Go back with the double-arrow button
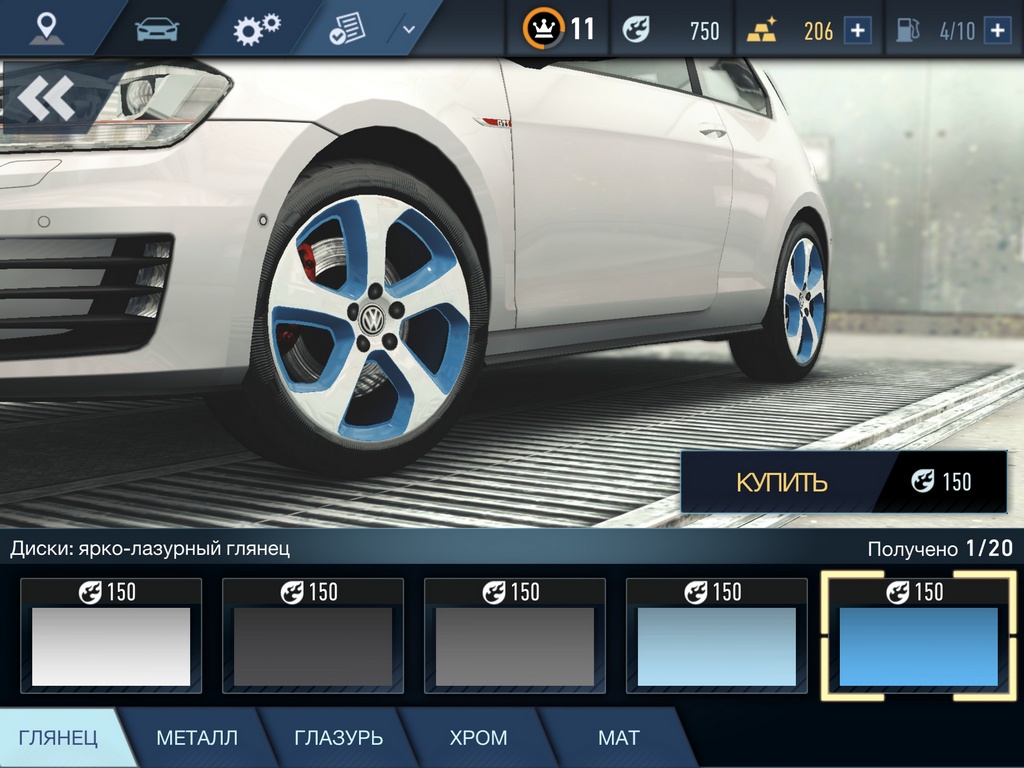The width and height of the screenshot is (1024, 768). click(46, 98)
